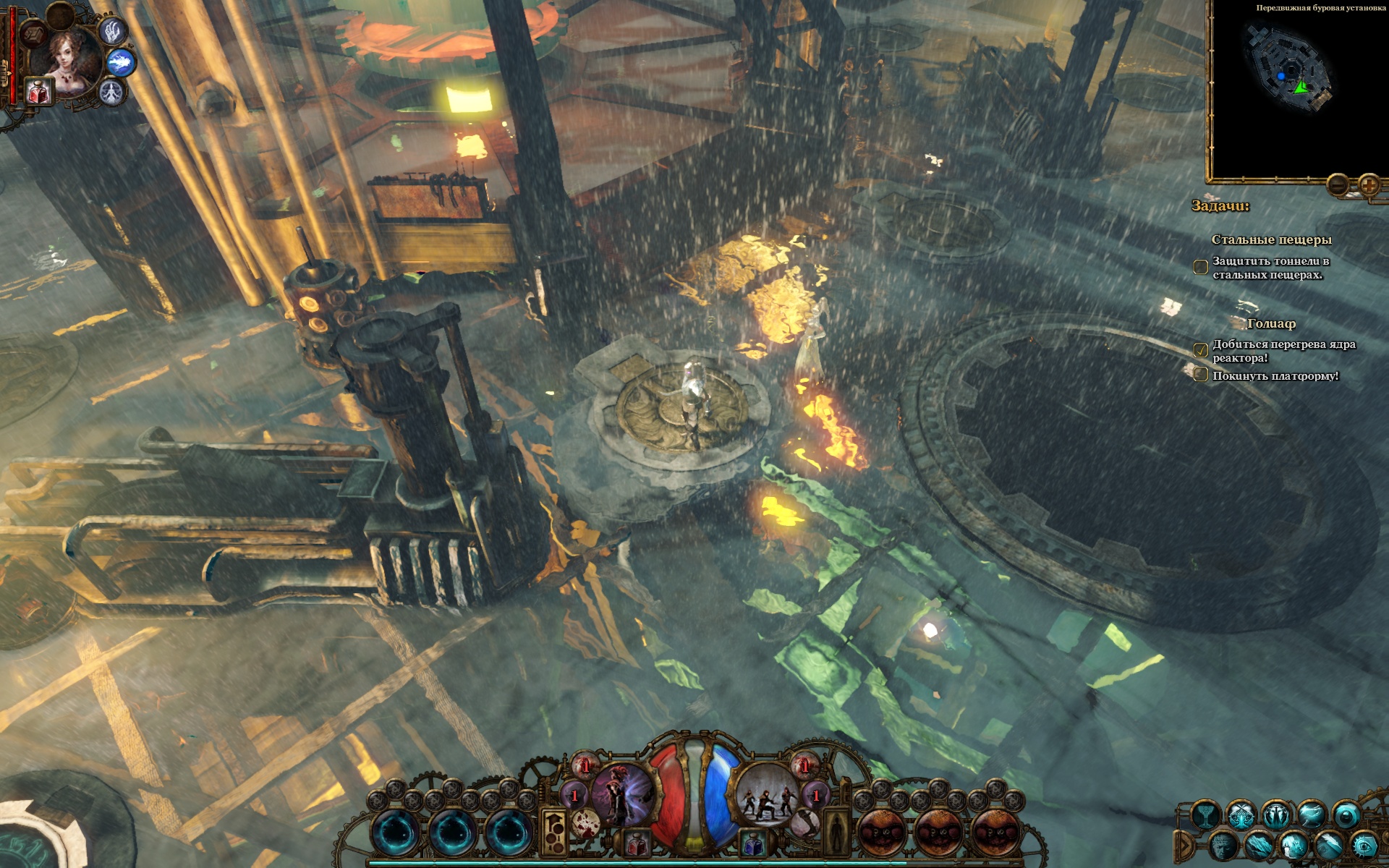The width and height of the screenshot is (1389, 868).
Task: Toggle the companion's highlighted blue ghost form icon
Action: tap(122, 62)
